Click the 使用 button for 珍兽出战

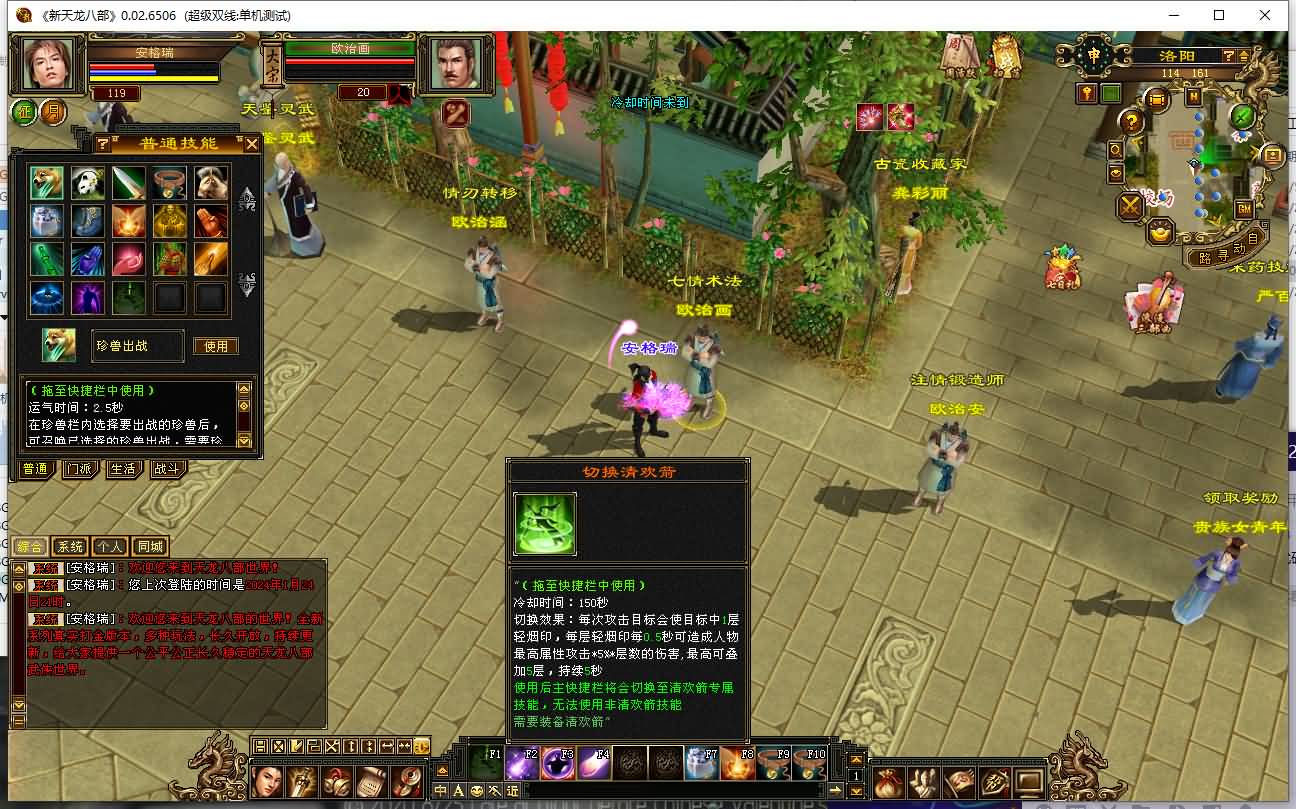216,346
